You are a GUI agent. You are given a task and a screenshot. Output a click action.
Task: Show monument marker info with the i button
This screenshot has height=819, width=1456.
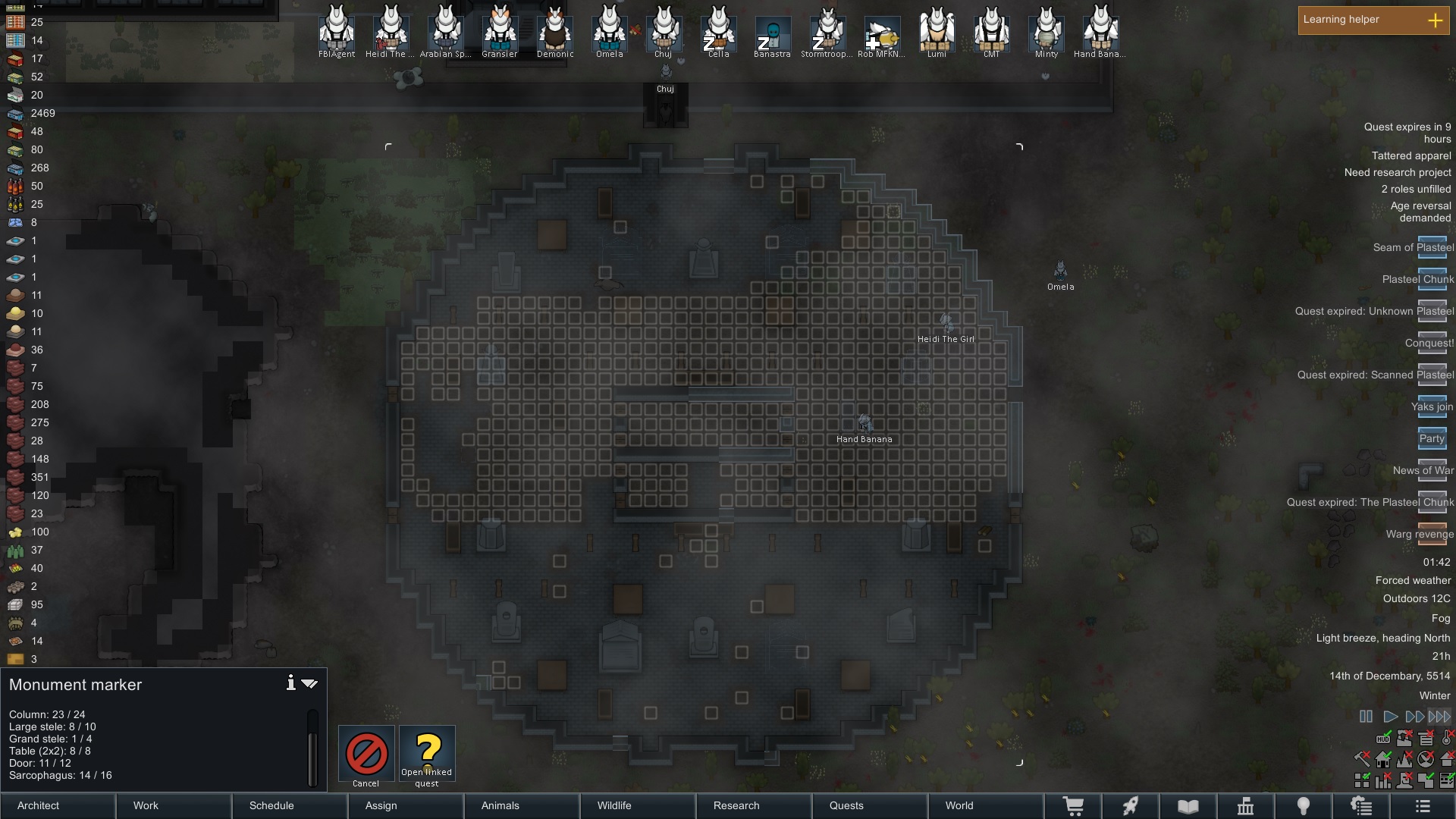tap(290, 683)
